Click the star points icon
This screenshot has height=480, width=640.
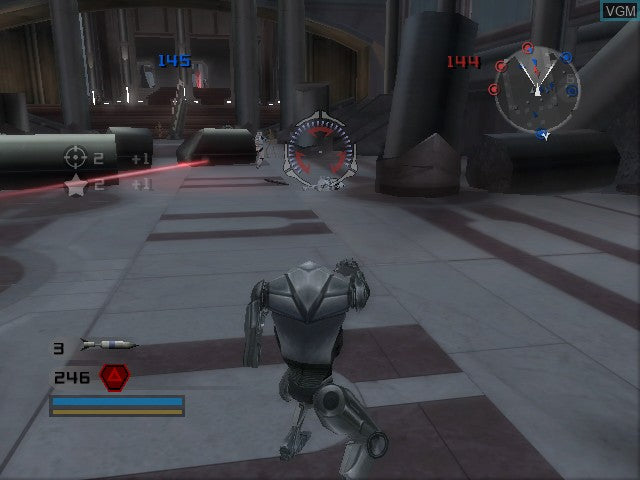pos(76,184)
